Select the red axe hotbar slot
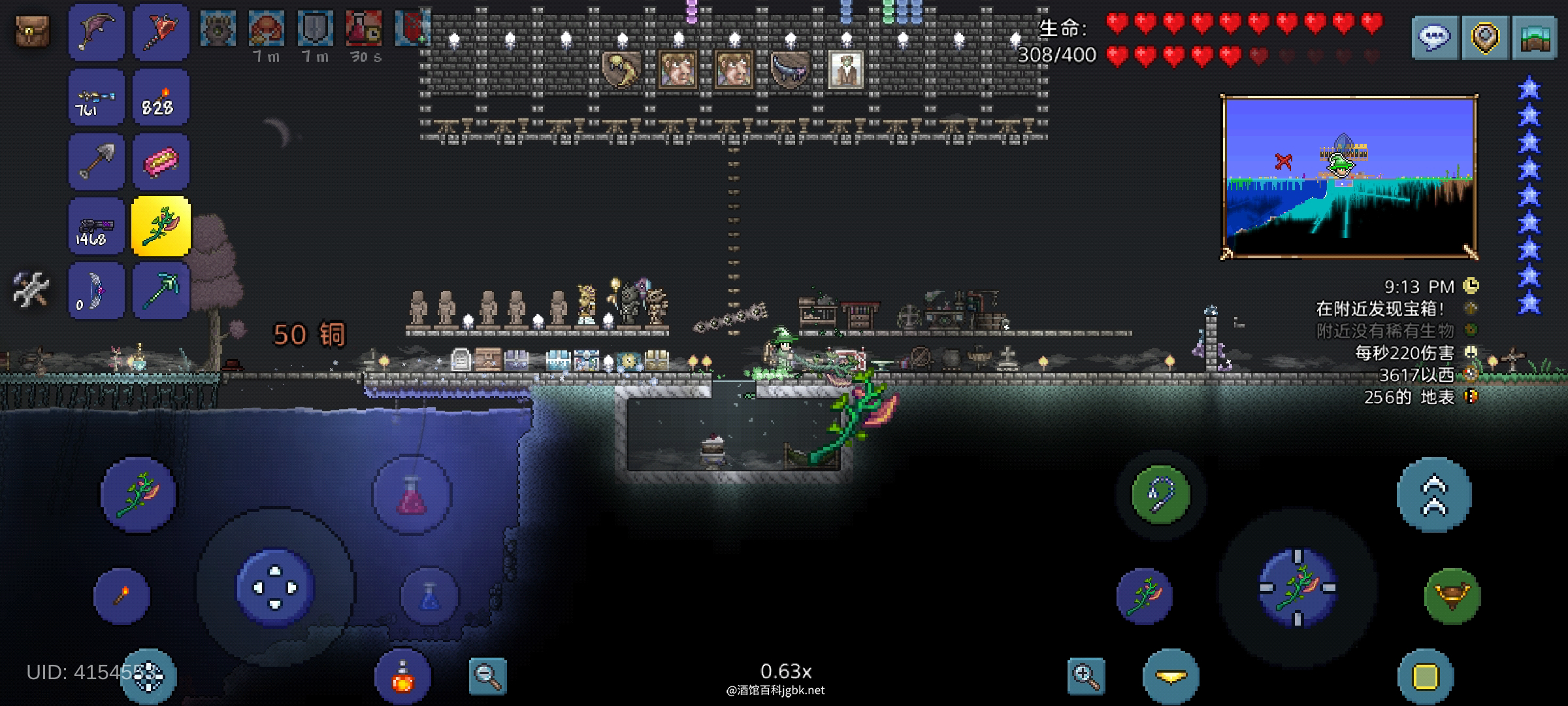The width and height of the screenshot is (1568, 706). [160, 32]
